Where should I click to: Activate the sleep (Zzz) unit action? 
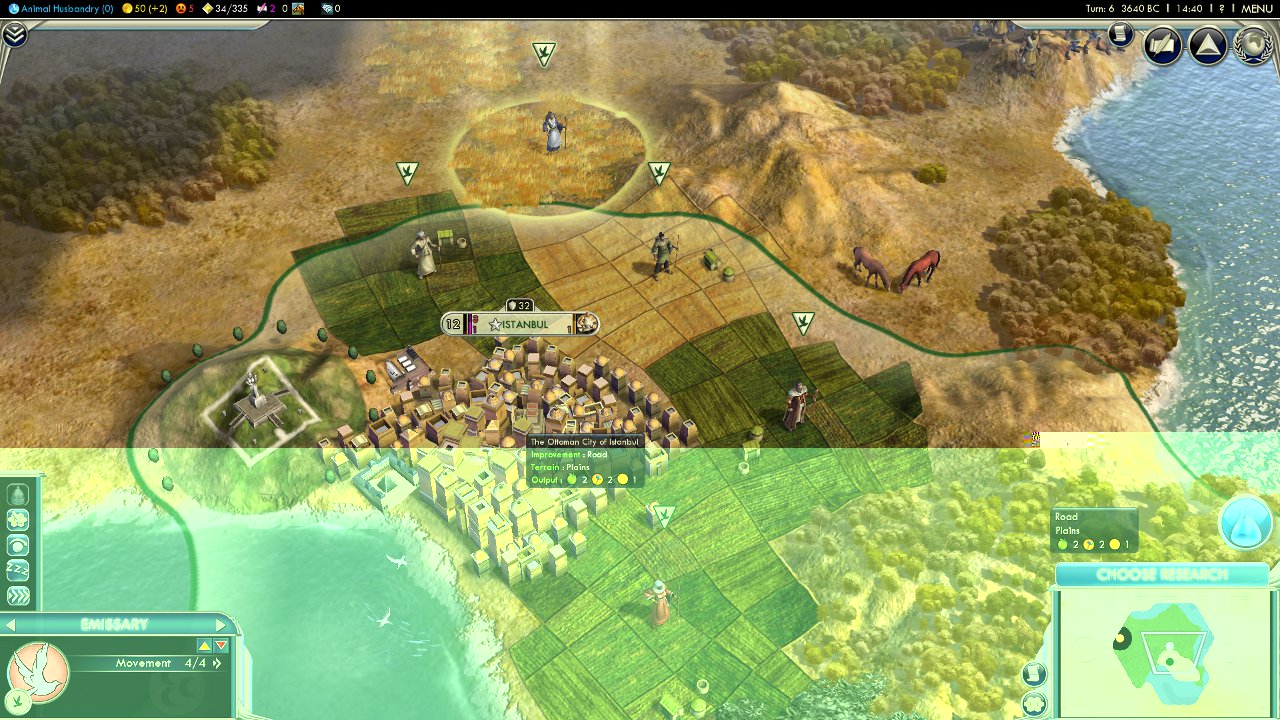point(18,571)
